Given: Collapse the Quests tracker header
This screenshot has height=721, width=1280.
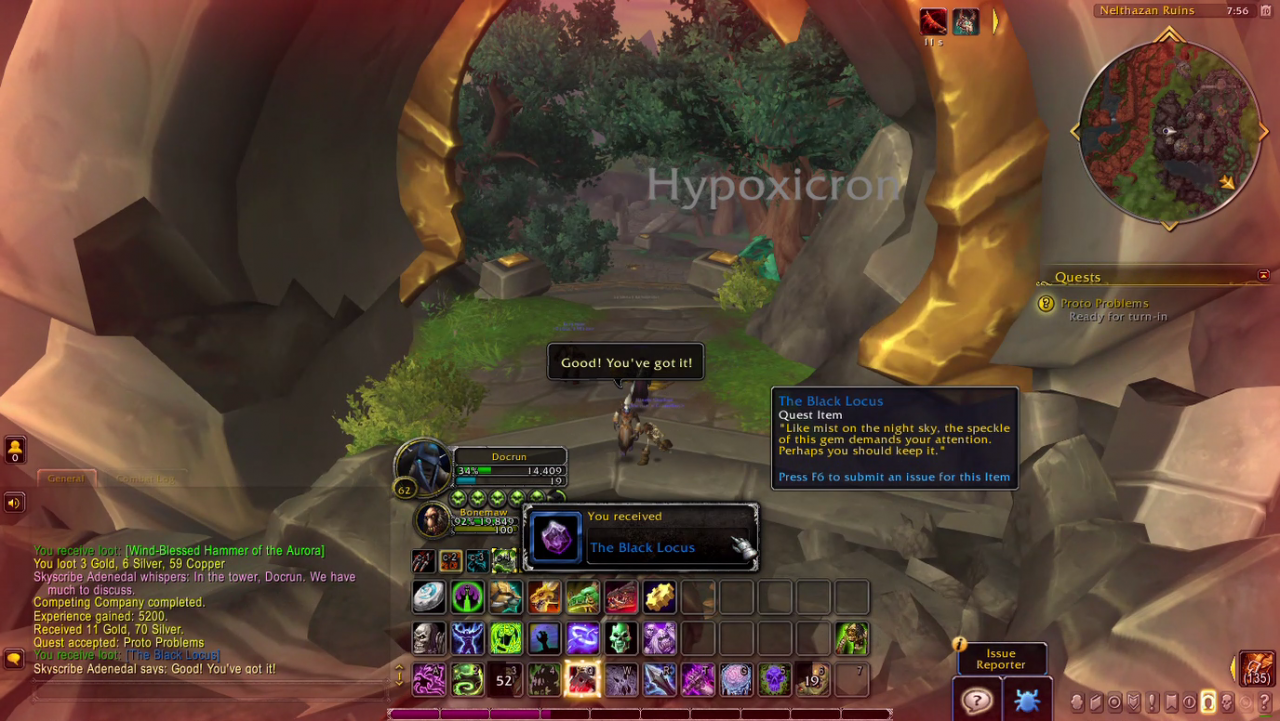Looking at the screenshot, I should tap(1264, 276).
